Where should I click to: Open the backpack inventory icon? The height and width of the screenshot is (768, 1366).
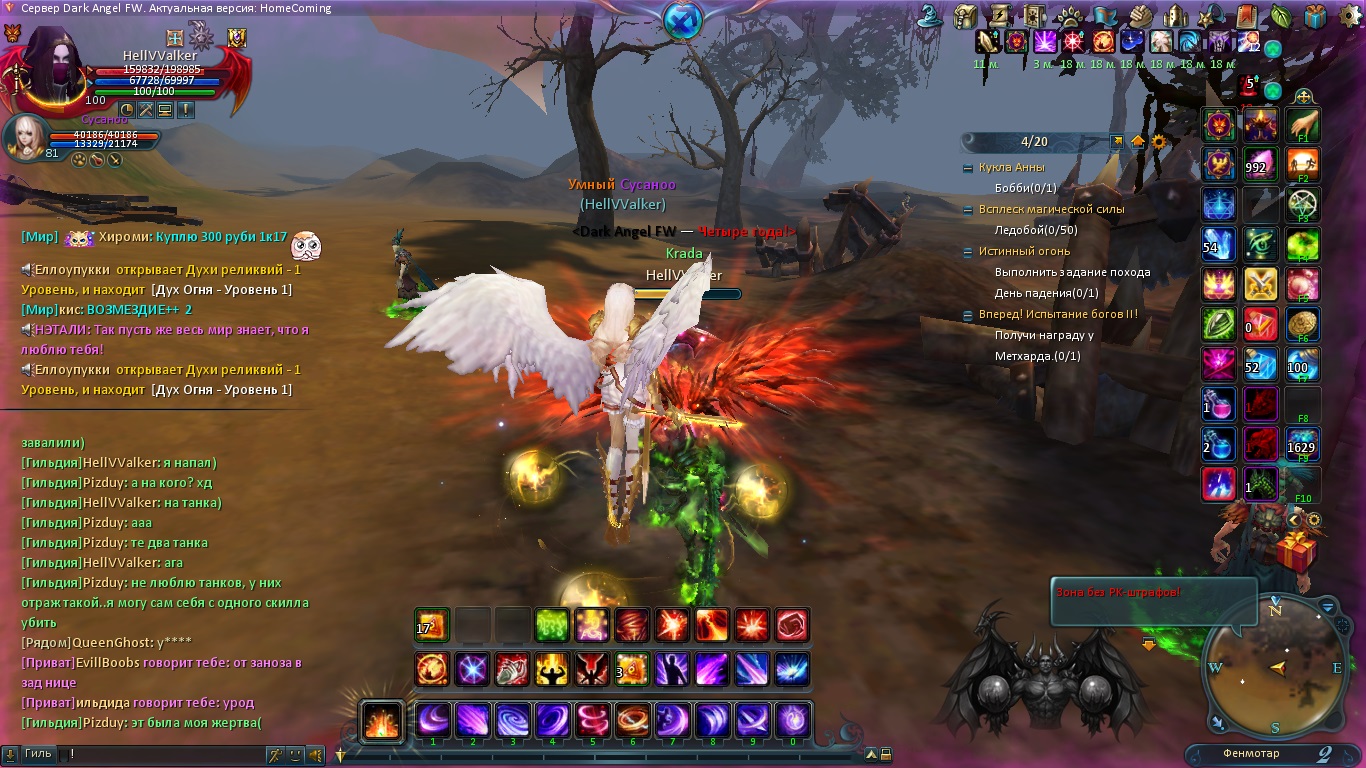(965, 16)
